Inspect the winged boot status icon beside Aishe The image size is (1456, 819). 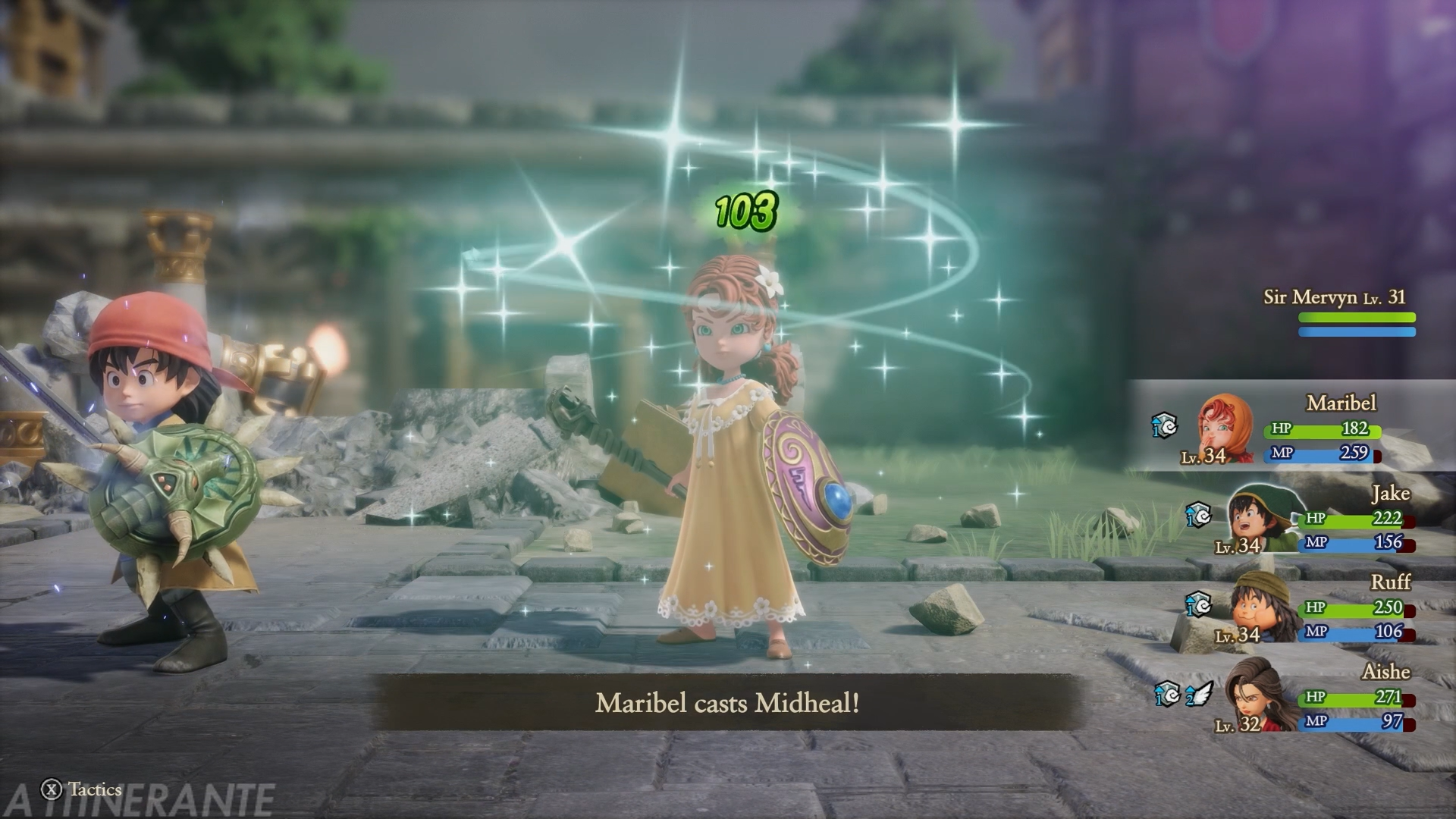pyautogui.click(x=1200, y=694)
